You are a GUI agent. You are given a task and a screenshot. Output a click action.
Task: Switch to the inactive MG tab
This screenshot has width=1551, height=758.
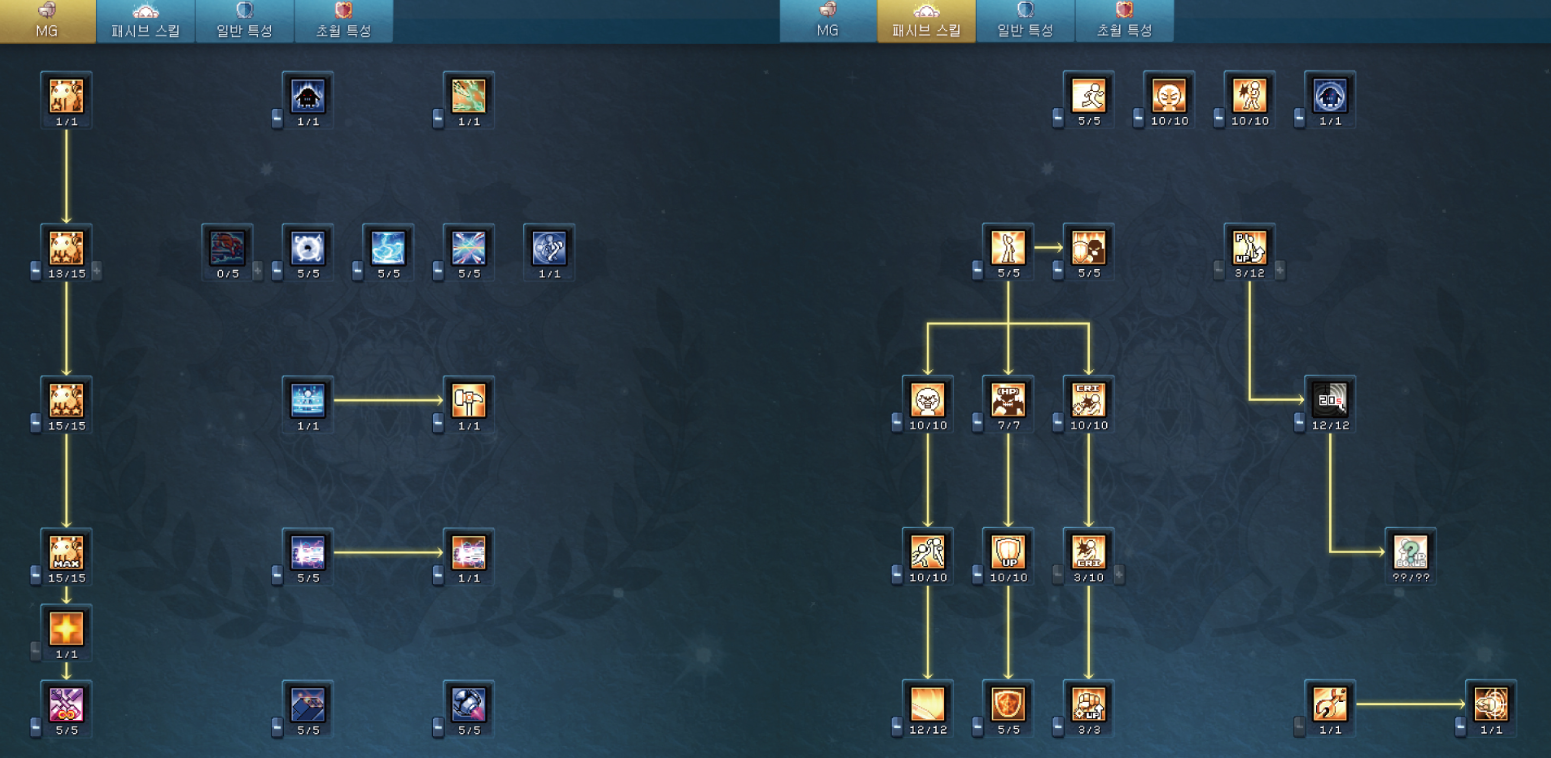tap(827, 21)
